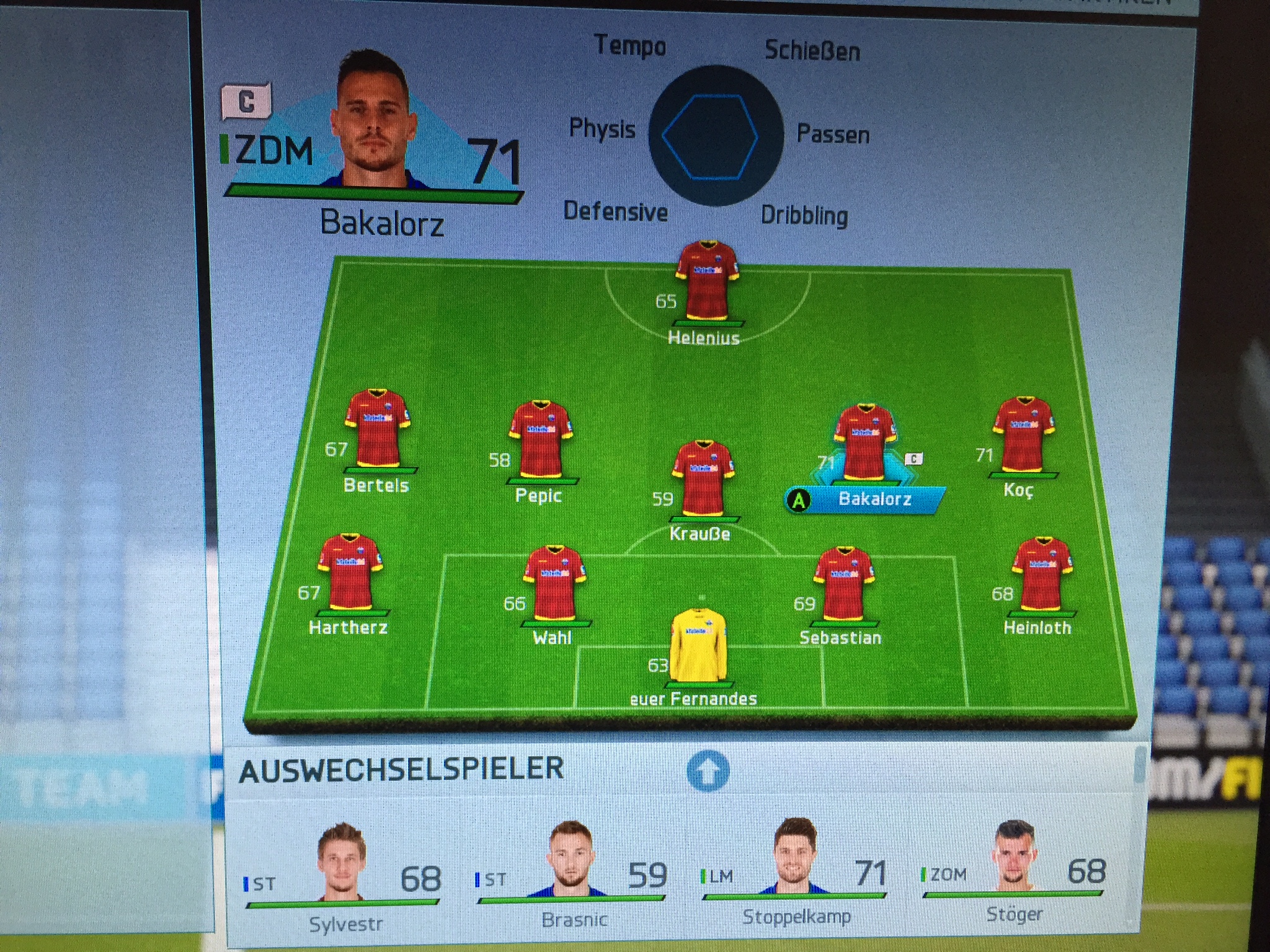Pick Krauße in central midfield
The image size is (1270, 952).
(x=704, y=478)
